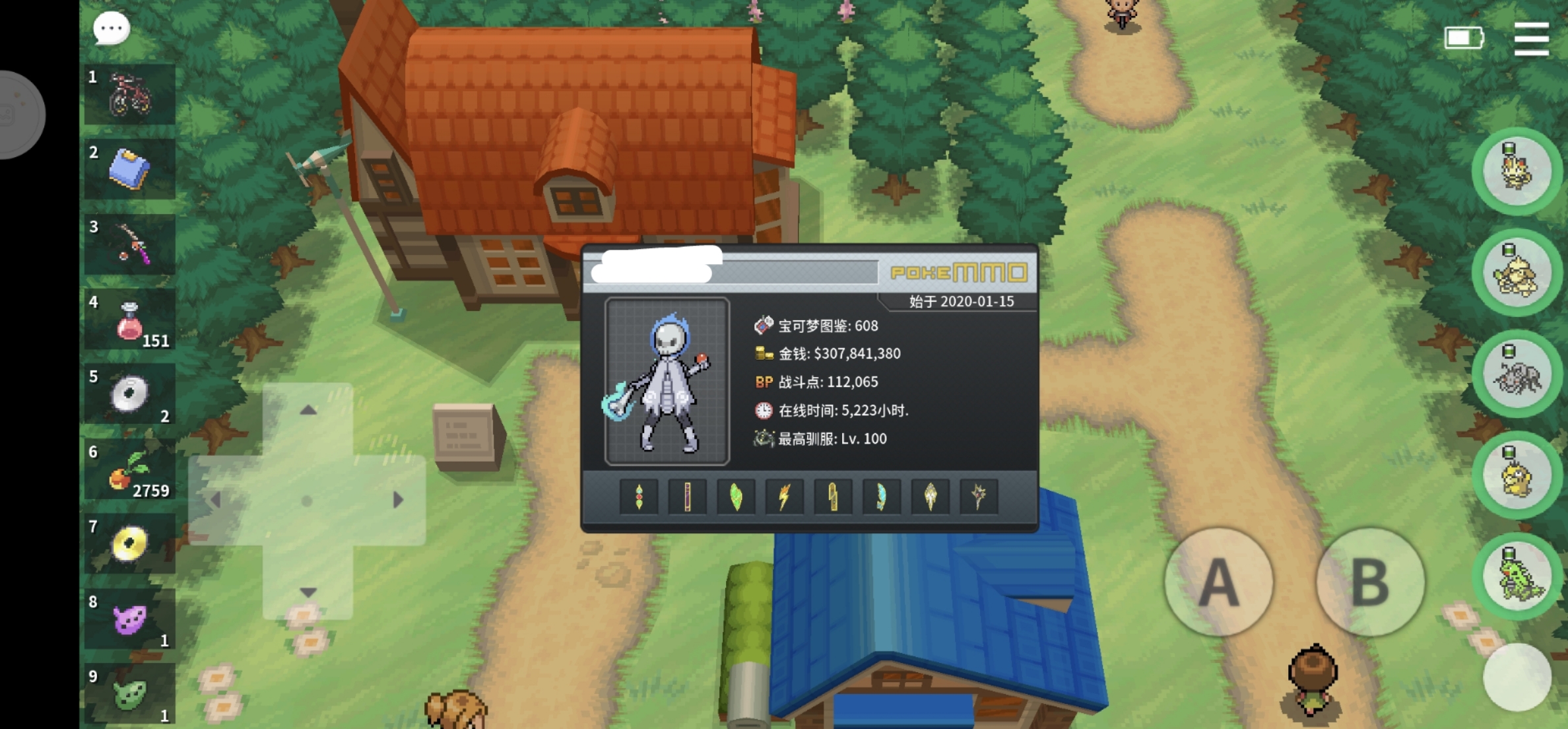The image size is (1568, 729).
Task: Use the pink potion in hotbar slot 4
Action: [x=130, y=321]
